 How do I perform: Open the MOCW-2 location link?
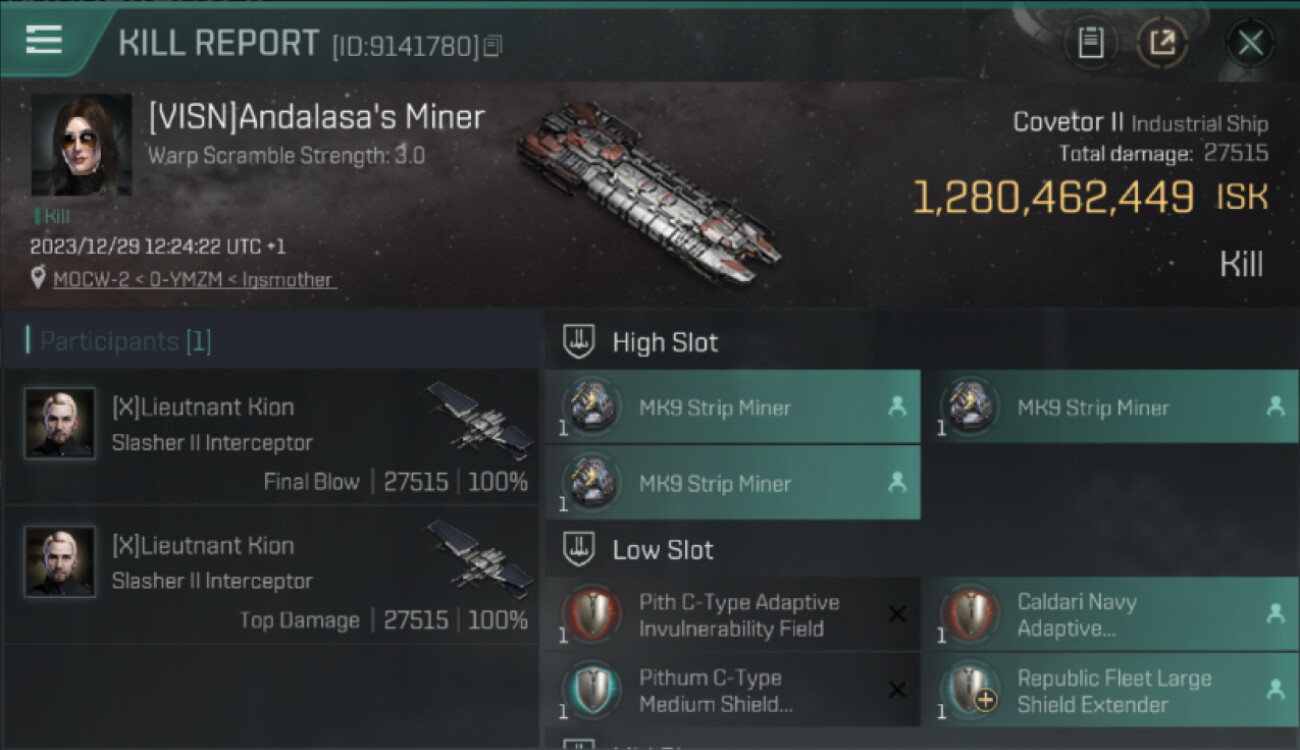tap(194, 279)
